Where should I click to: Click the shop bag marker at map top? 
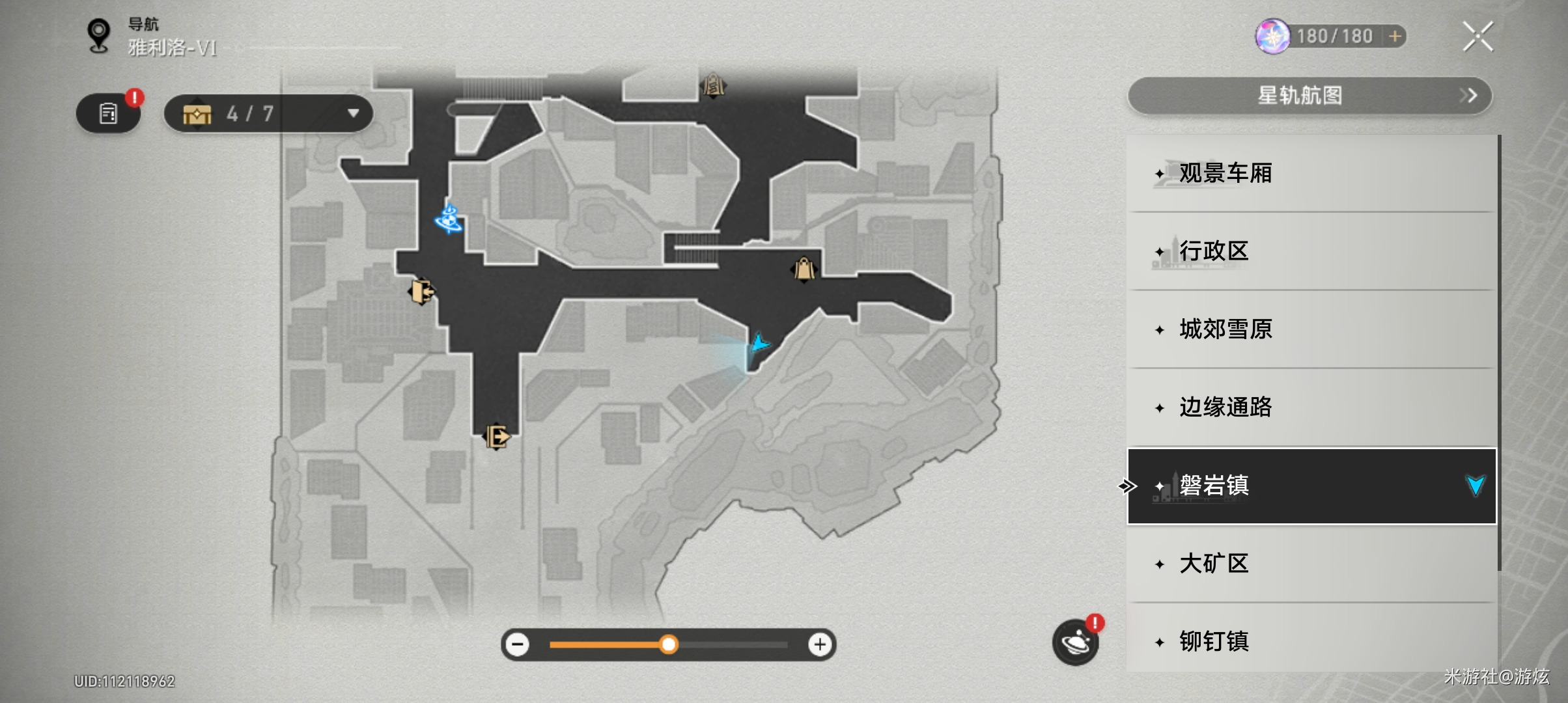(x=713, y=85)
